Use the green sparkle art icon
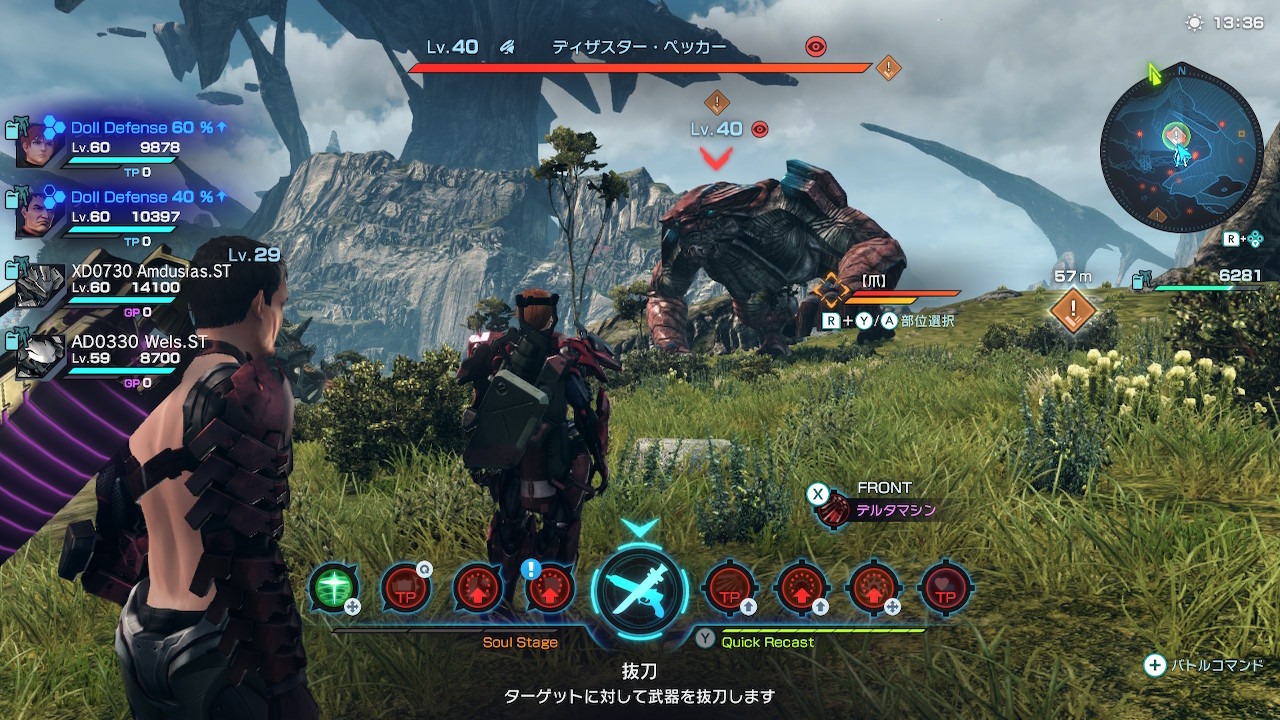This screenshot has height=720, width=1280. tap(333, 588)
